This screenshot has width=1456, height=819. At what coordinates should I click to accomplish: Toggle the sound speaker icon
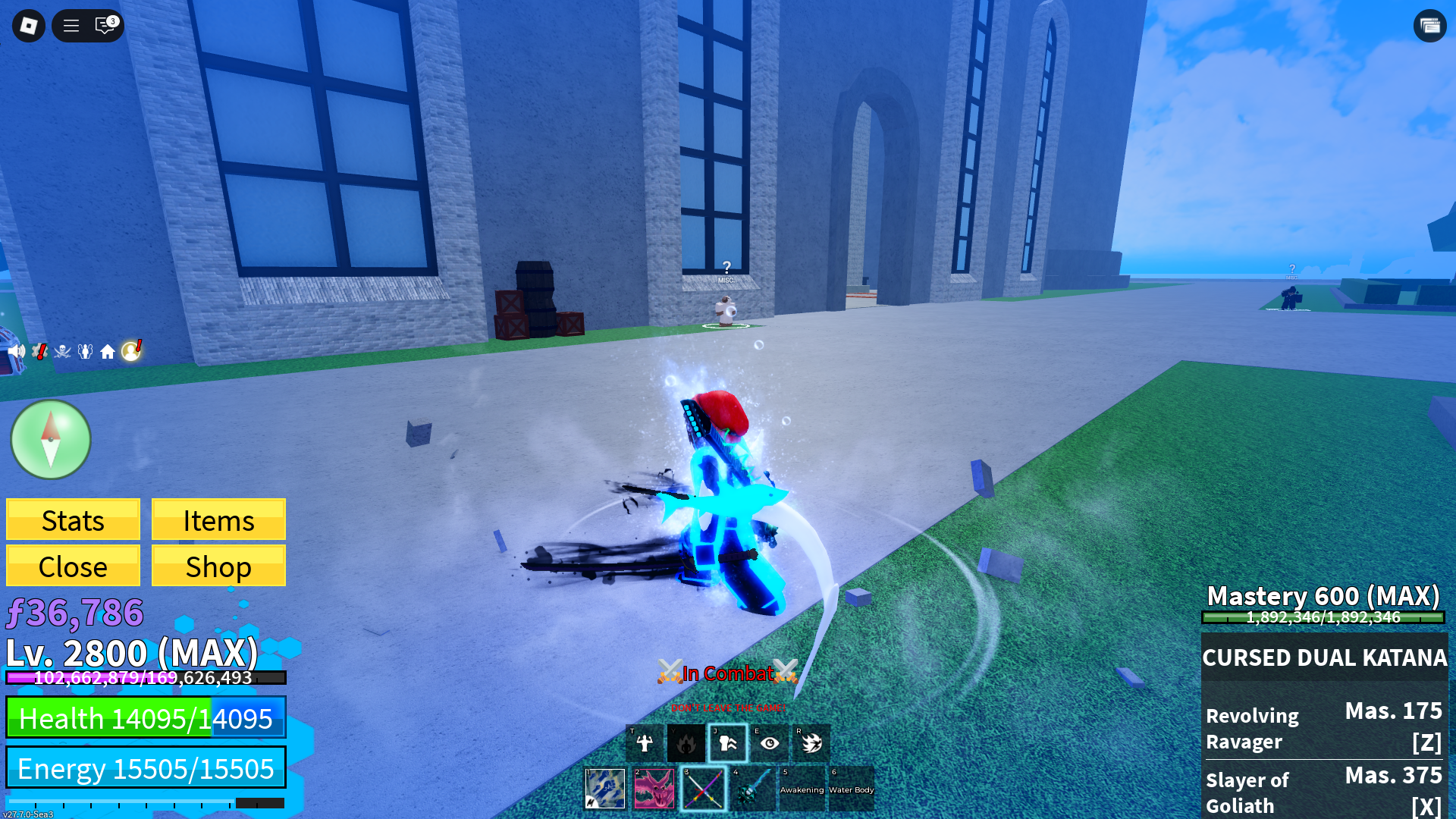(x=17, y=352)
